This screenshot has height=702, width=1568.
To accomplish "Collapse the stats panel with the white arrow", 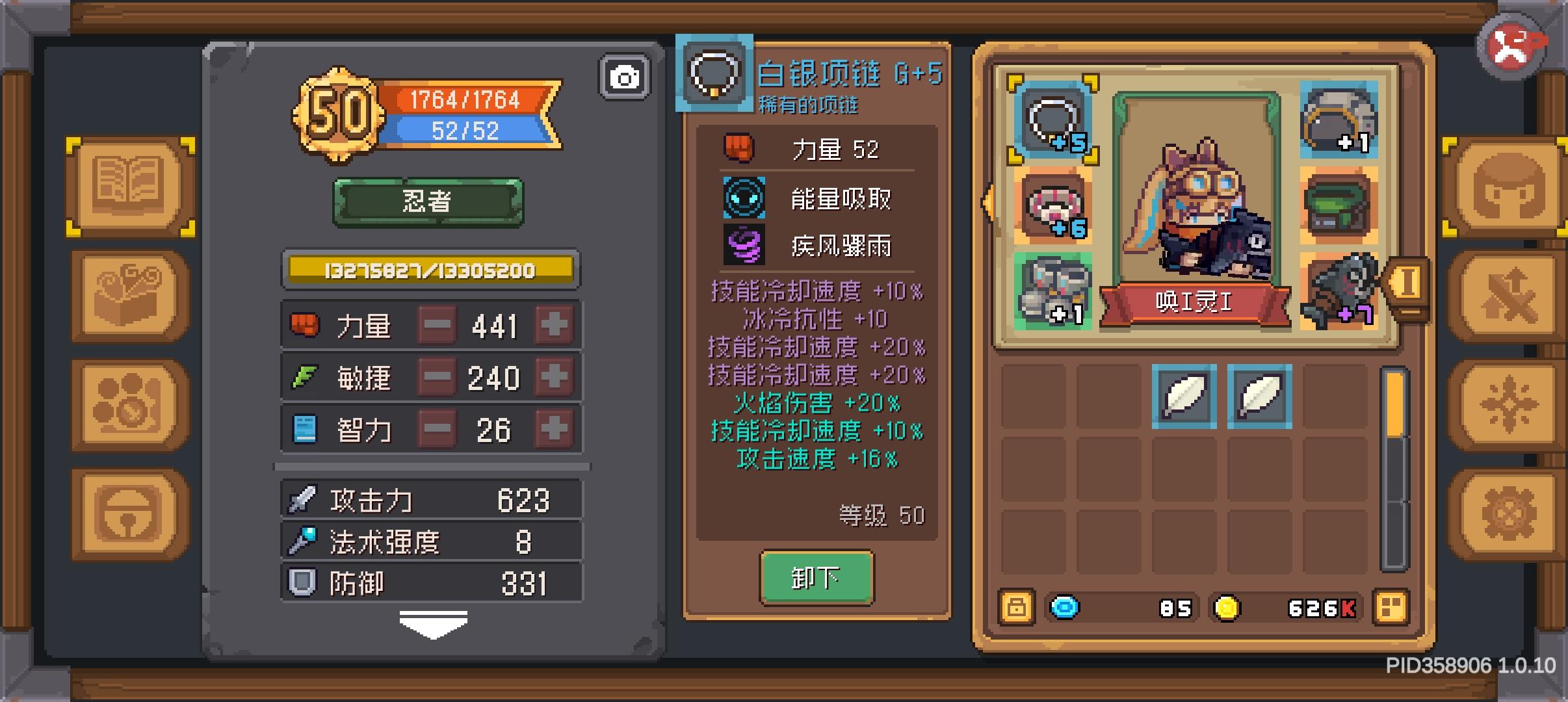I will tap(430, 623).
